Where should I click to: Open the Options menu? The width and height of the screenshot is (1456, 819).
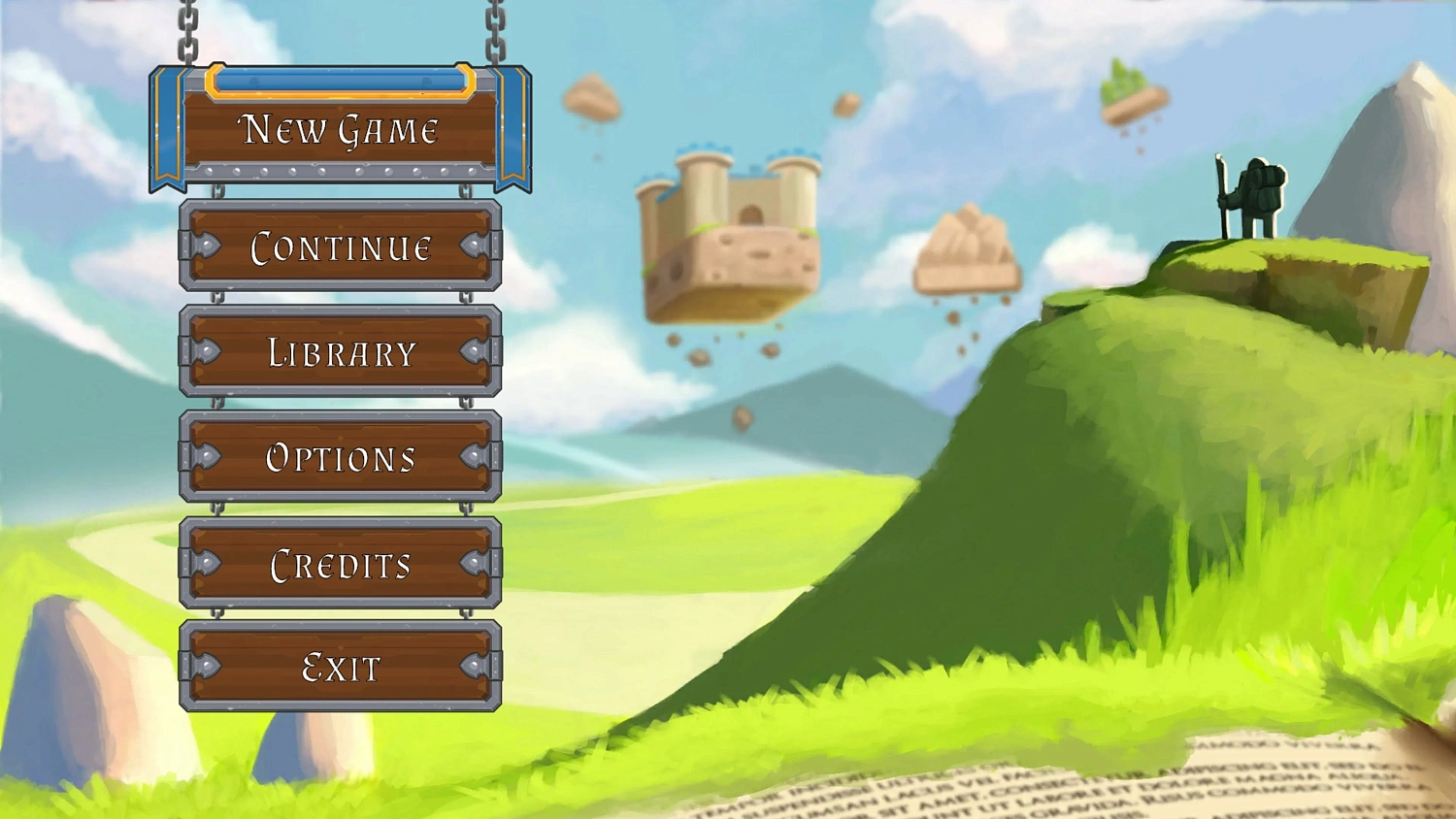pyautogui.click(x=340, y=459)
